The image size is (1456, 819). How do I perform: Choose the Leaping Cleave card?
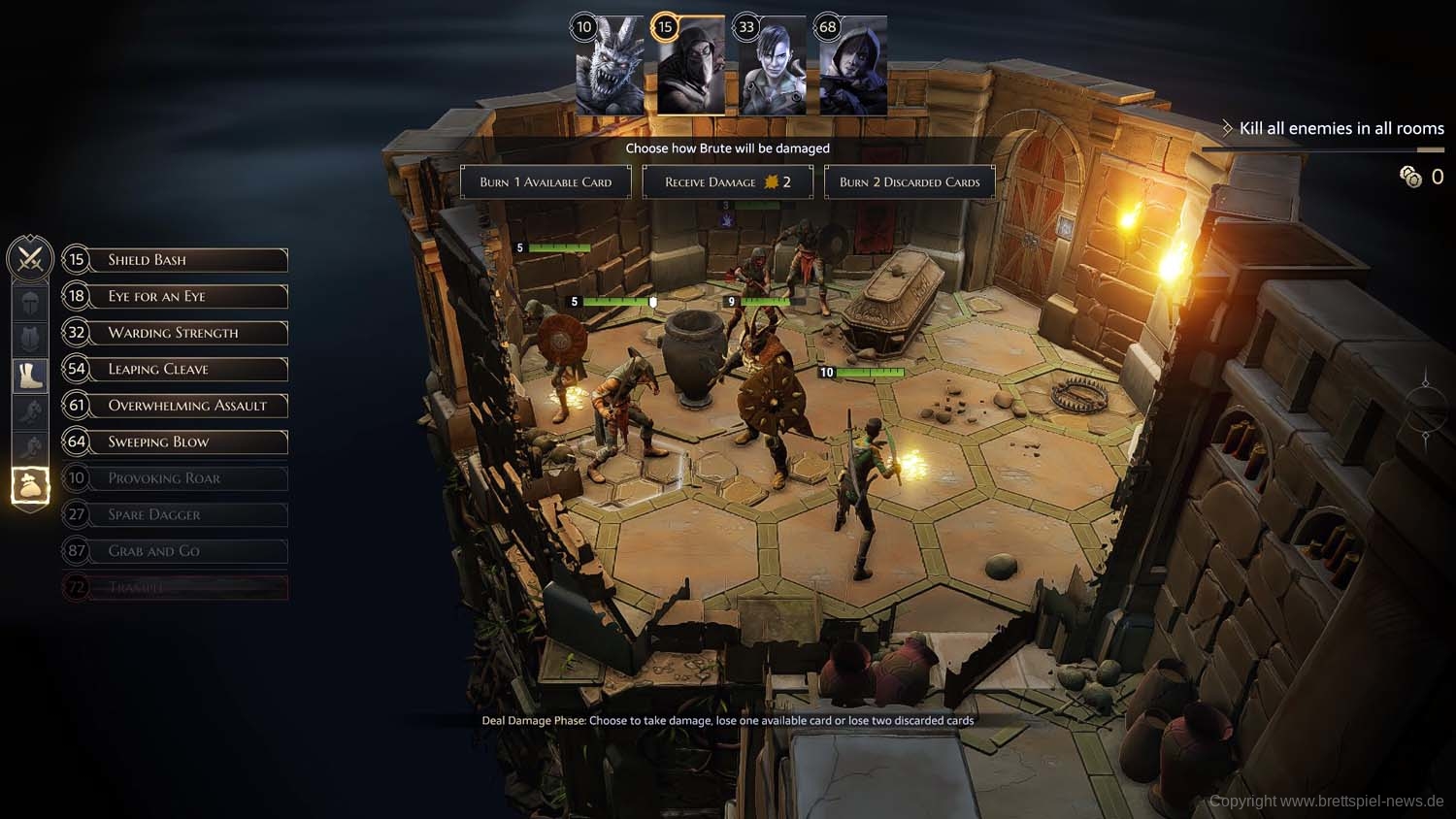tap(176, 369)
